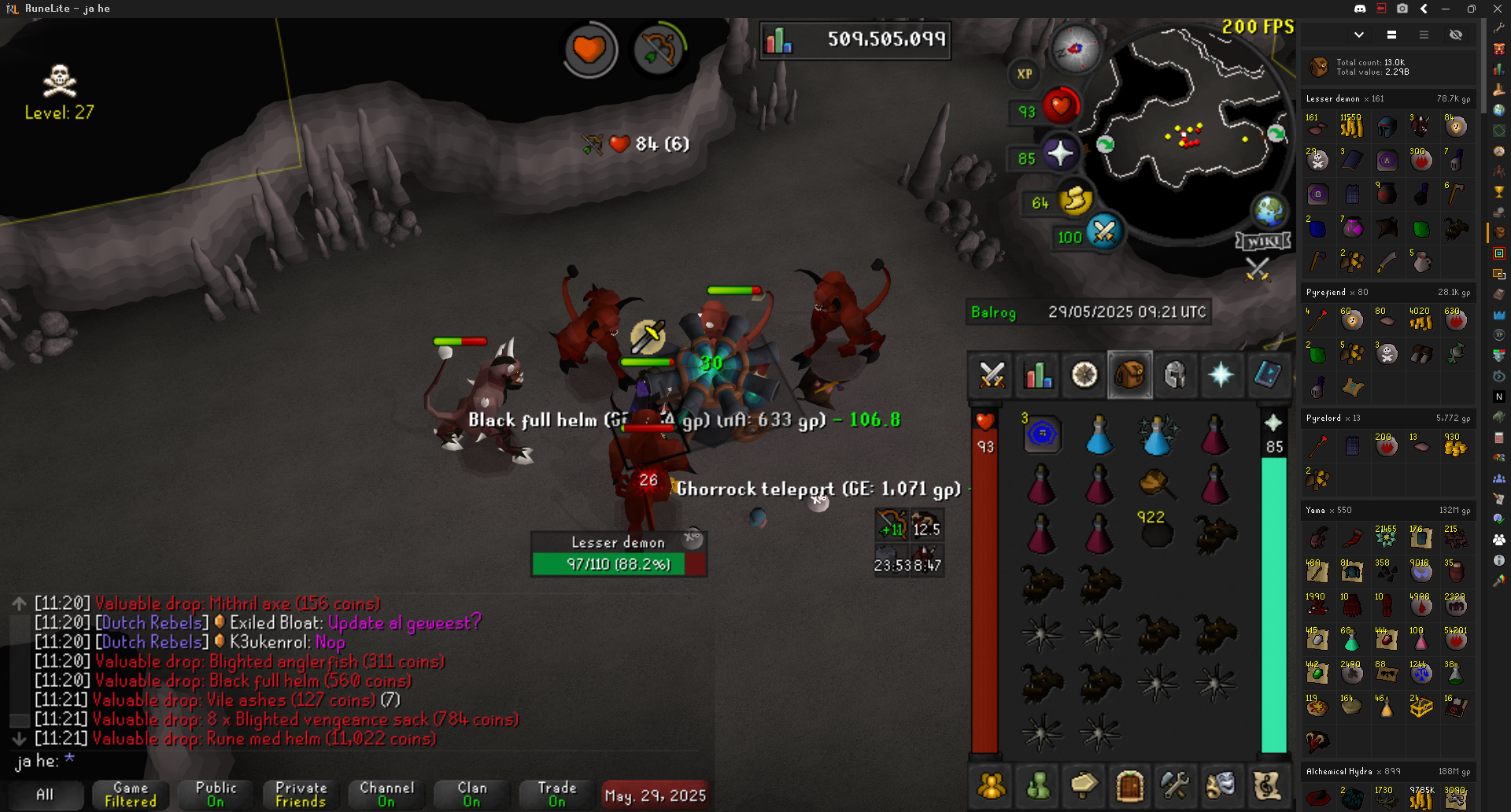The width and height of the screenshot is (1511, 812).
Task: Open the Music player tab
Action: (x=1267, y=784)
